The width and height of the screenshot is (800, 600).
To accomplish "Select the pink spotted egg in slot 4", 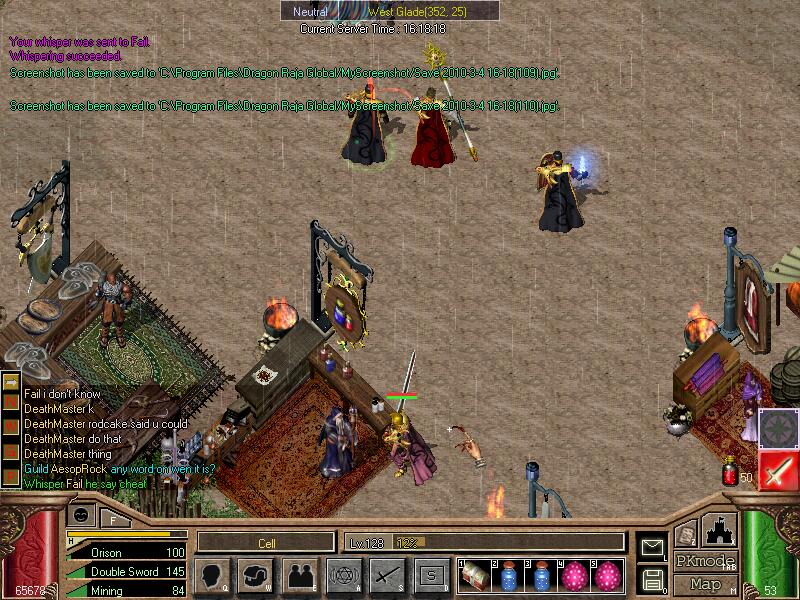I will click(576, 575).
